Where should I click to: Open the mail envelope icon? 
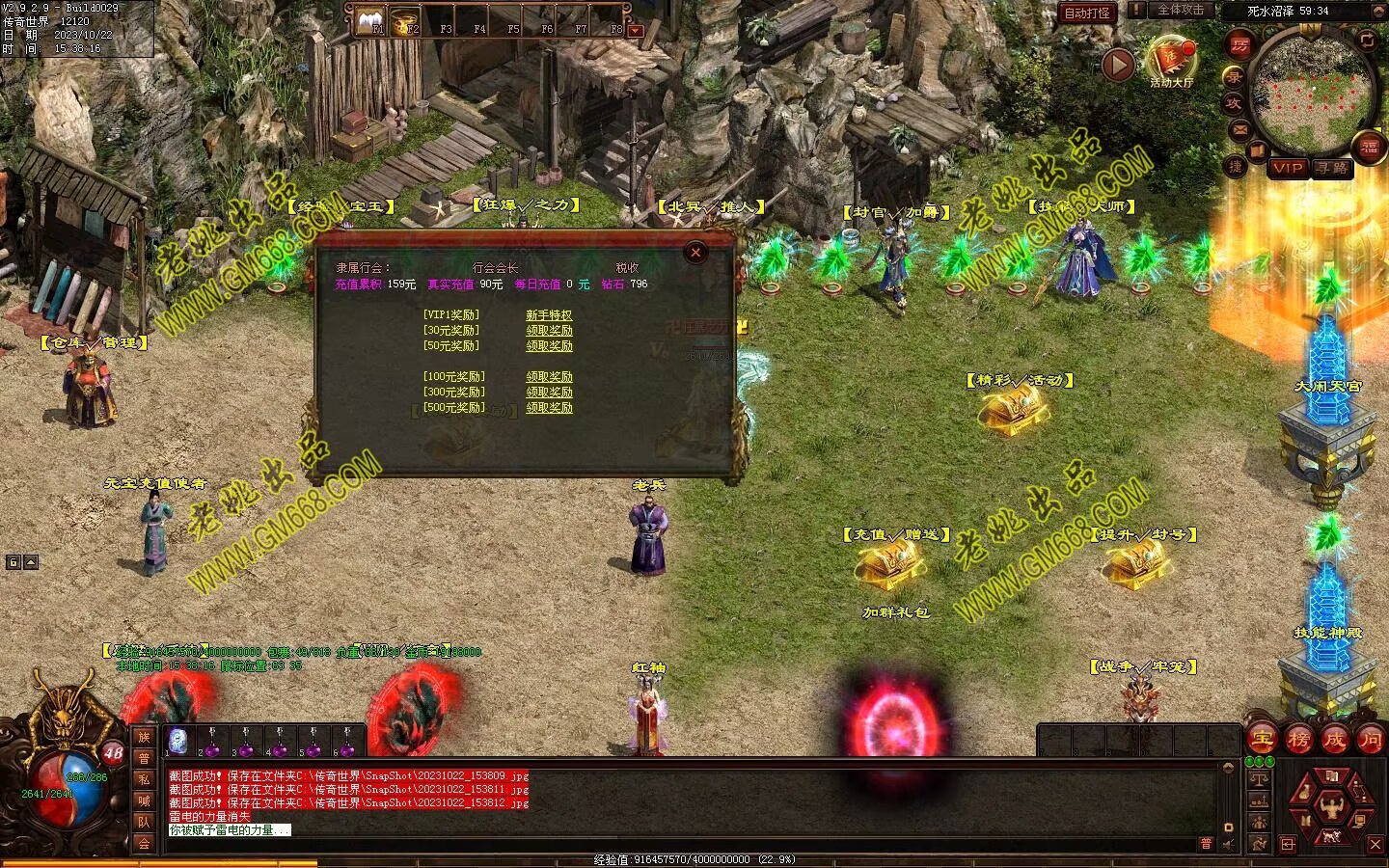(x=1239, y=128)
